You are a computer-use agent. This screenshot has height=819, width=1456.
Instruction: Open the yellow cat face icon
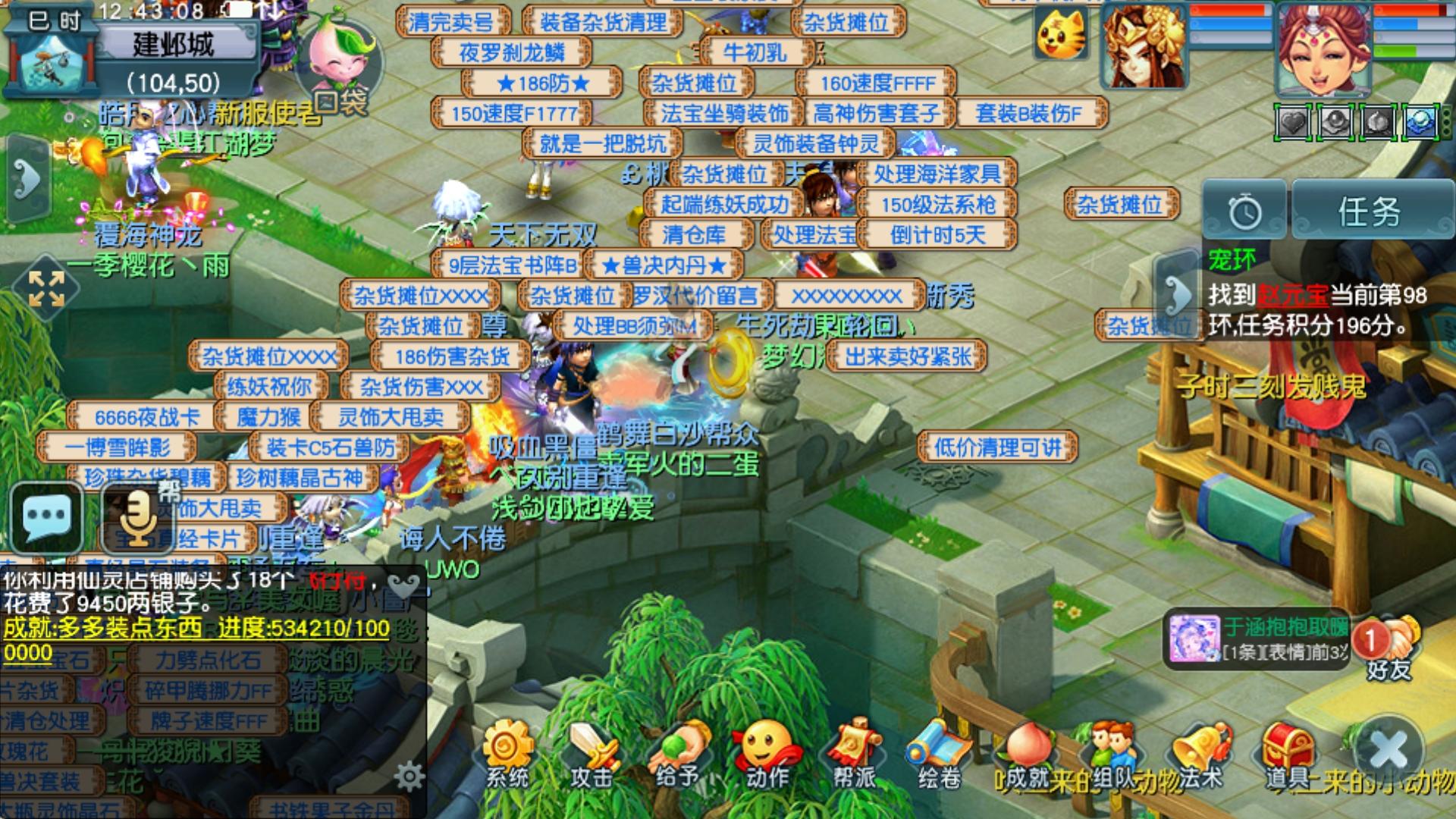click(1060, 34)
